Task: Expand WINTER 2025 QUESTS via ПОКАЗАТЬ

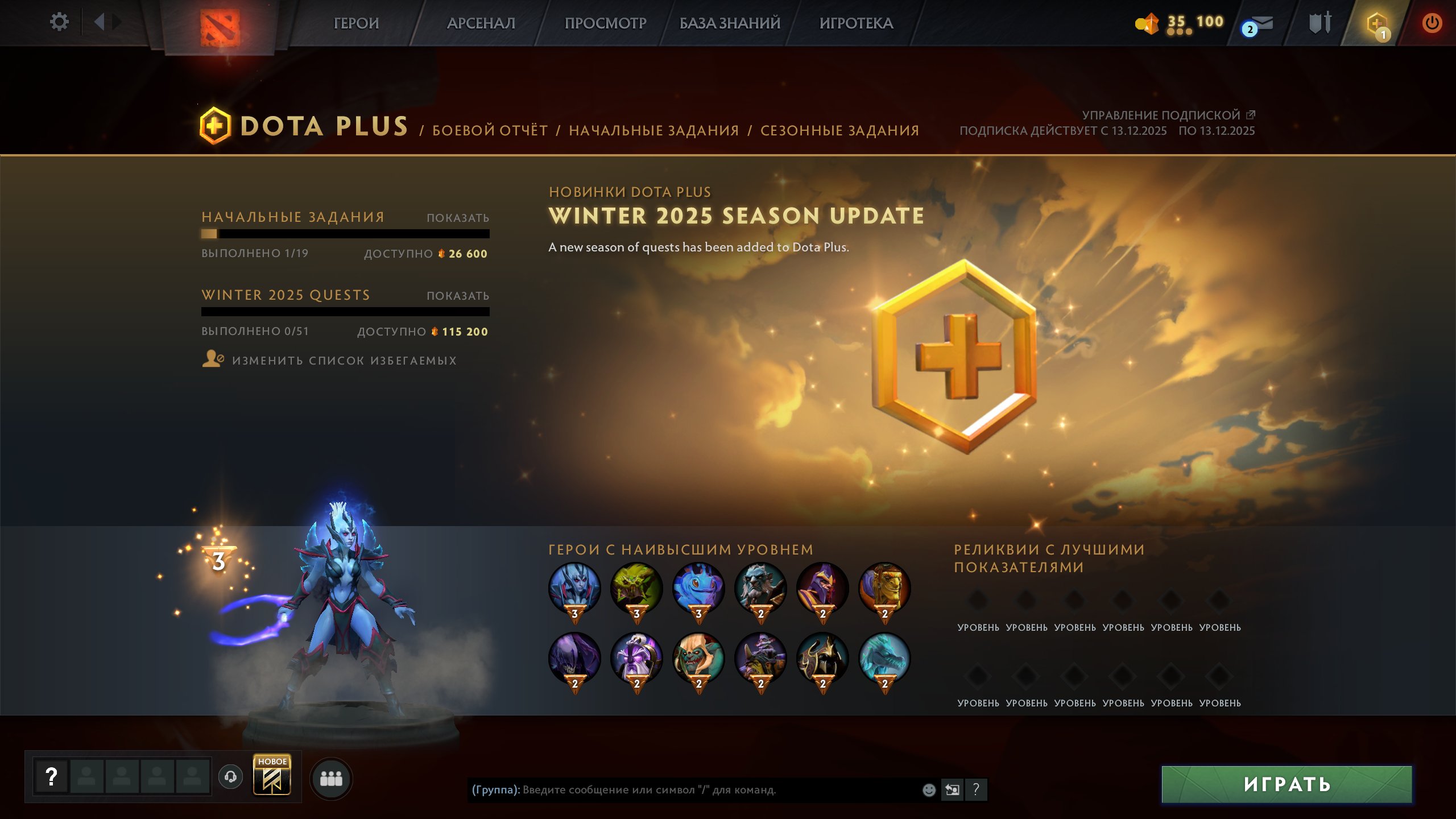Action: pyautogui.click(x=458, y=295)
